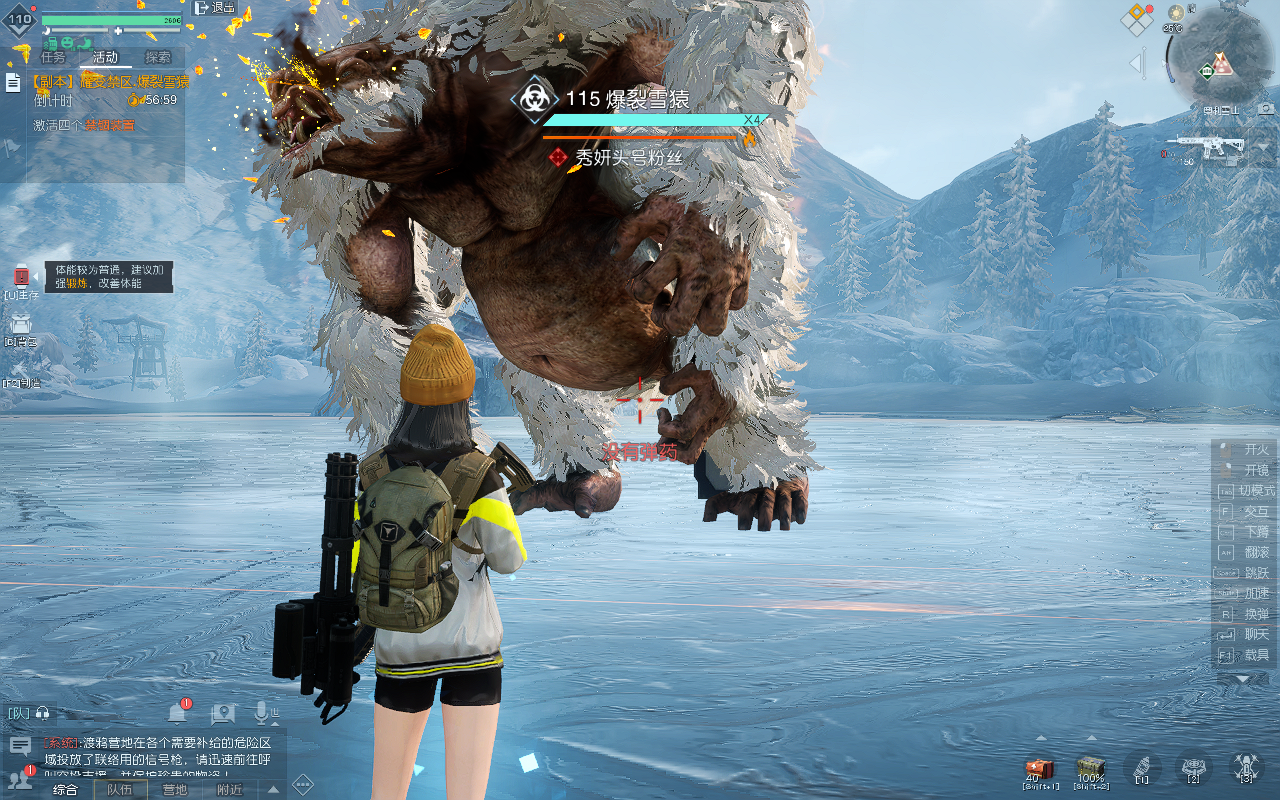The image size is (1280, 800).
Task: Show the 附近 nearby chat channel
Action: coord(229,789)
